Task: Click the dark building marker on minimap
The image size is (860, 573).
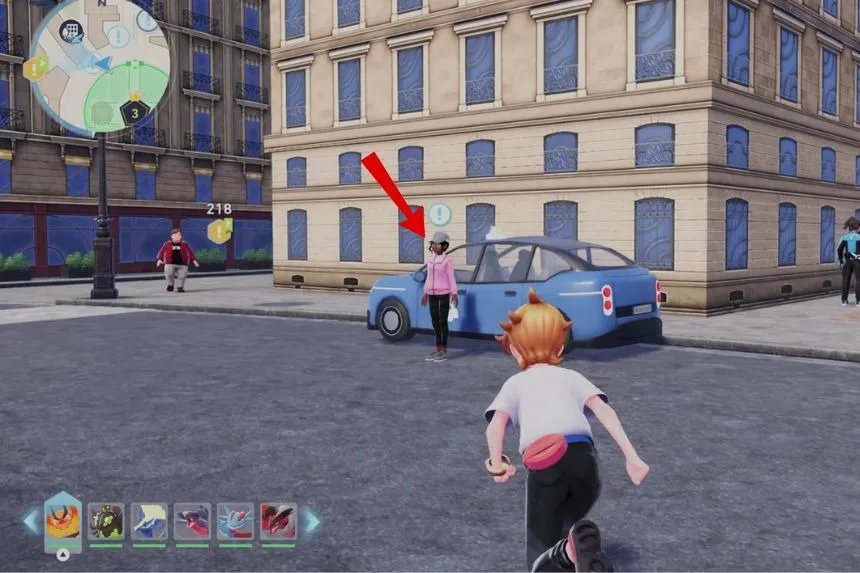Action: point(71,31)
